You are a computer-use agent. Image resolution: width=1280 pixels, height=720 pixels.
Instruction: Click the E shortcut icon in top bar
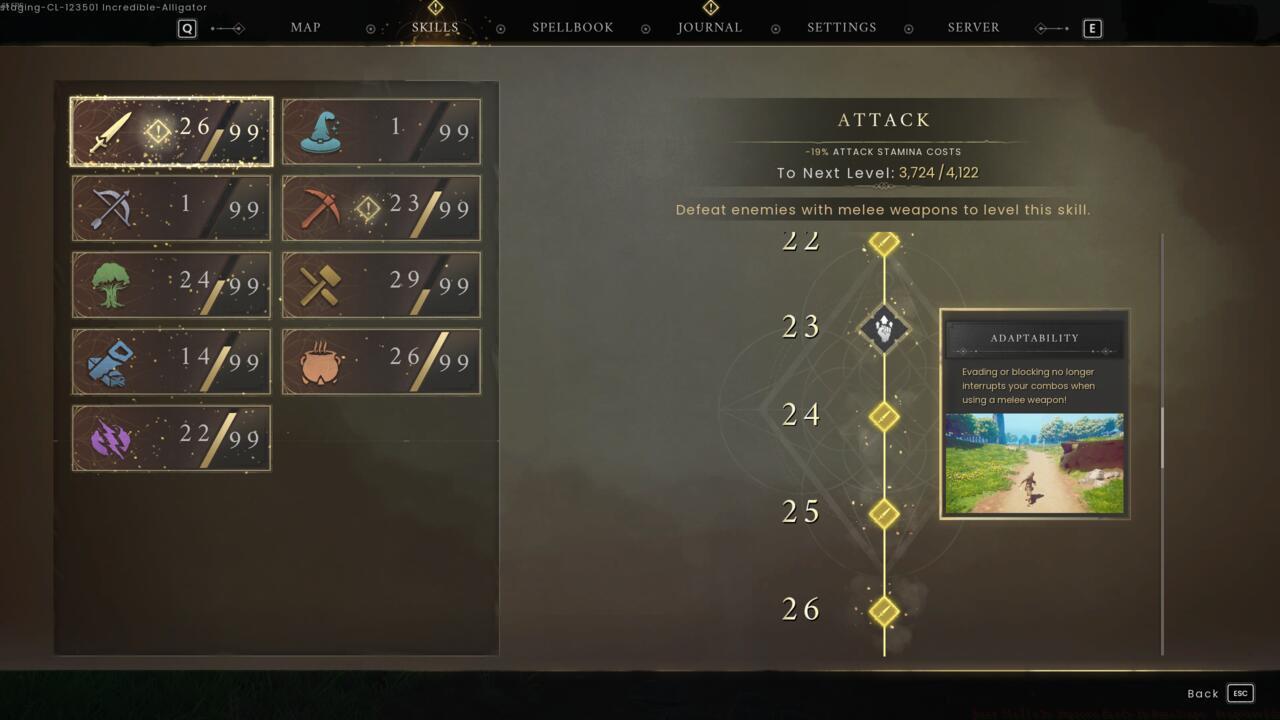1092,28
